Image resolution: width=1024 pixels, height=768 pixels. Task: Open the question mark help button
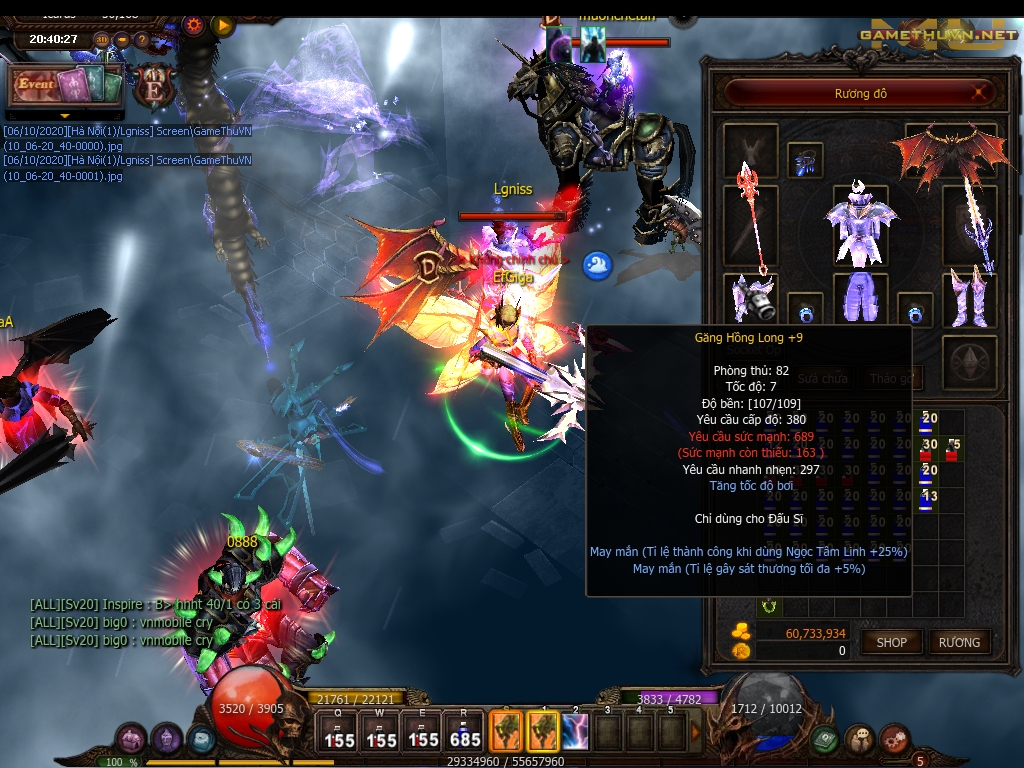(x=142, y=40)
